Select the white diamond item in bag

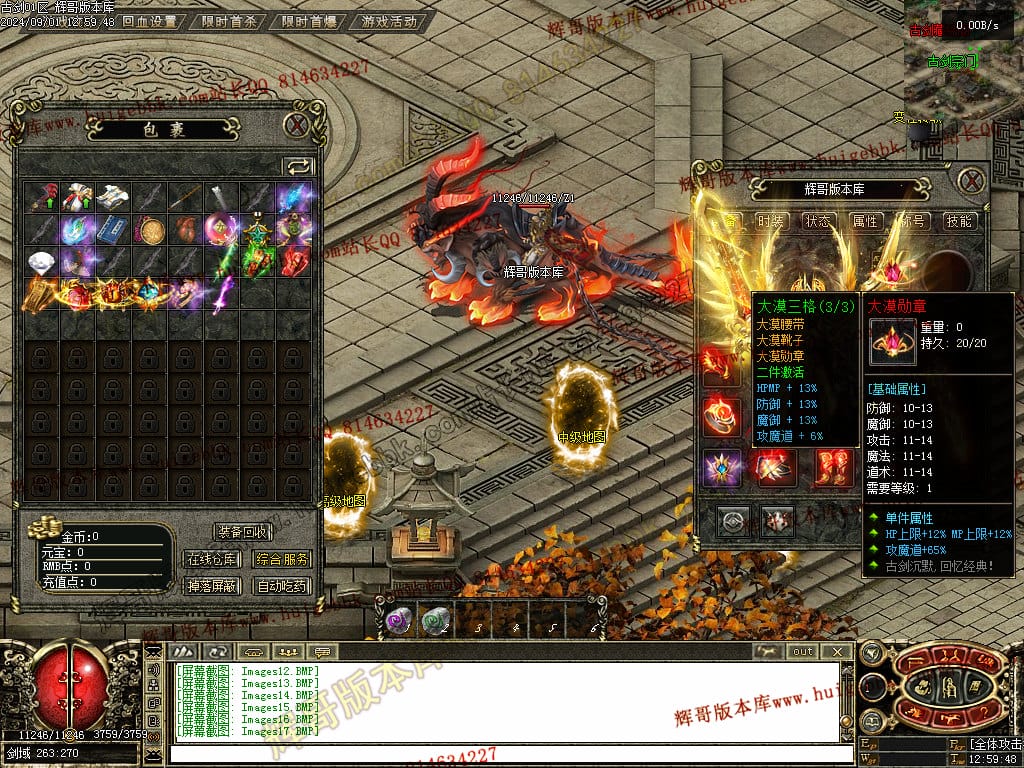[42, 262]
